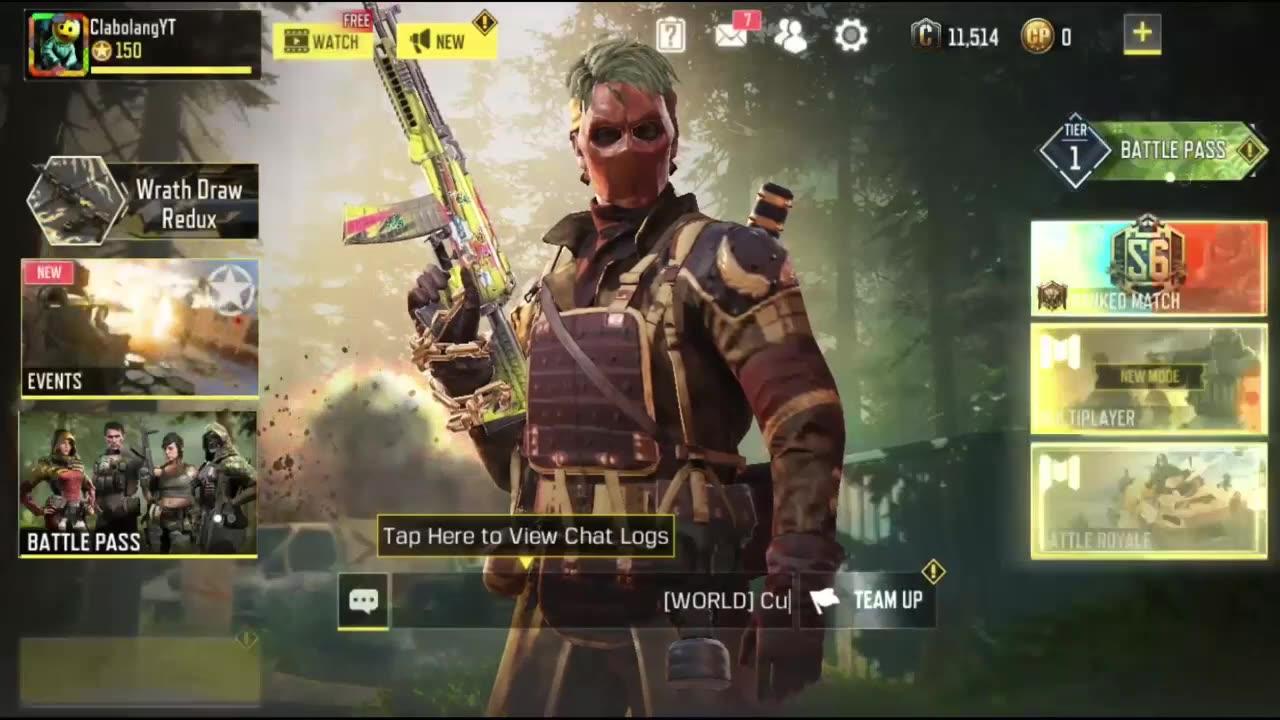Open game Settings gear
Screen dimensions: 1280x720
coord(851,35)
